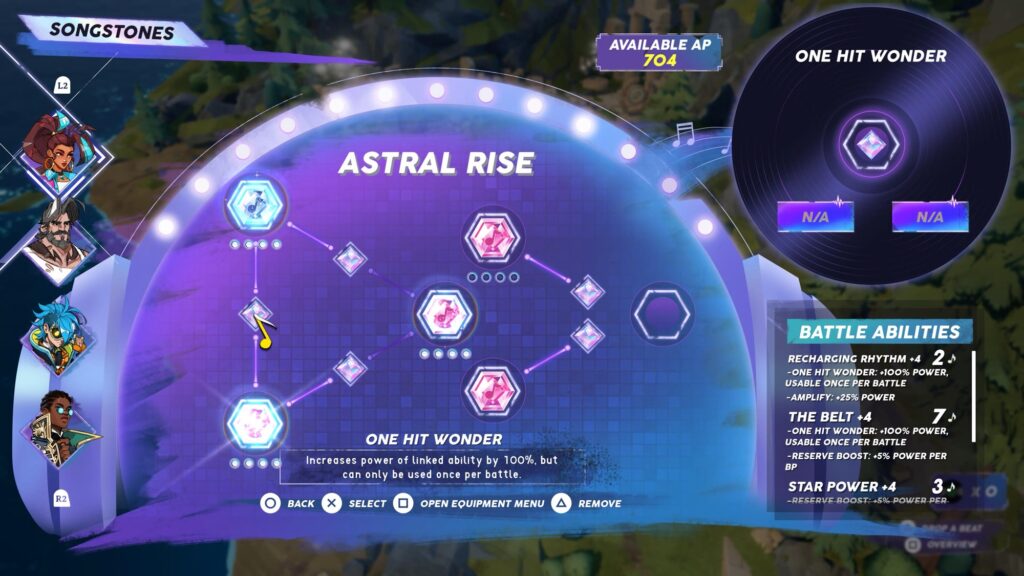1024x576 pixels.
Task: Pick the character portrait with glasses
Action: click(59, 426)
